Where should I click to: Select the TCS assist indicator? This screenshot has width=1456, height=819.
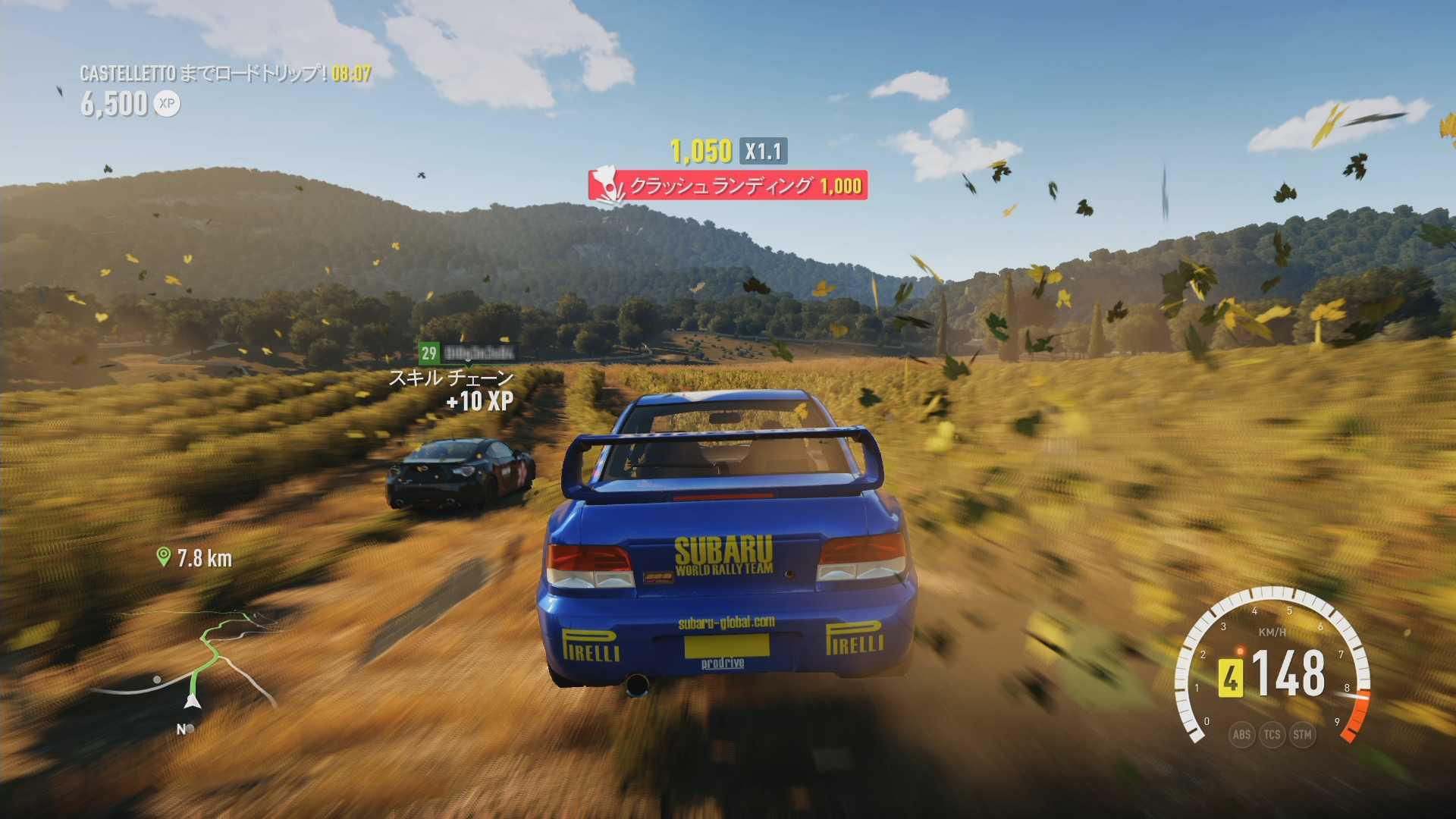click(1272, 734)
